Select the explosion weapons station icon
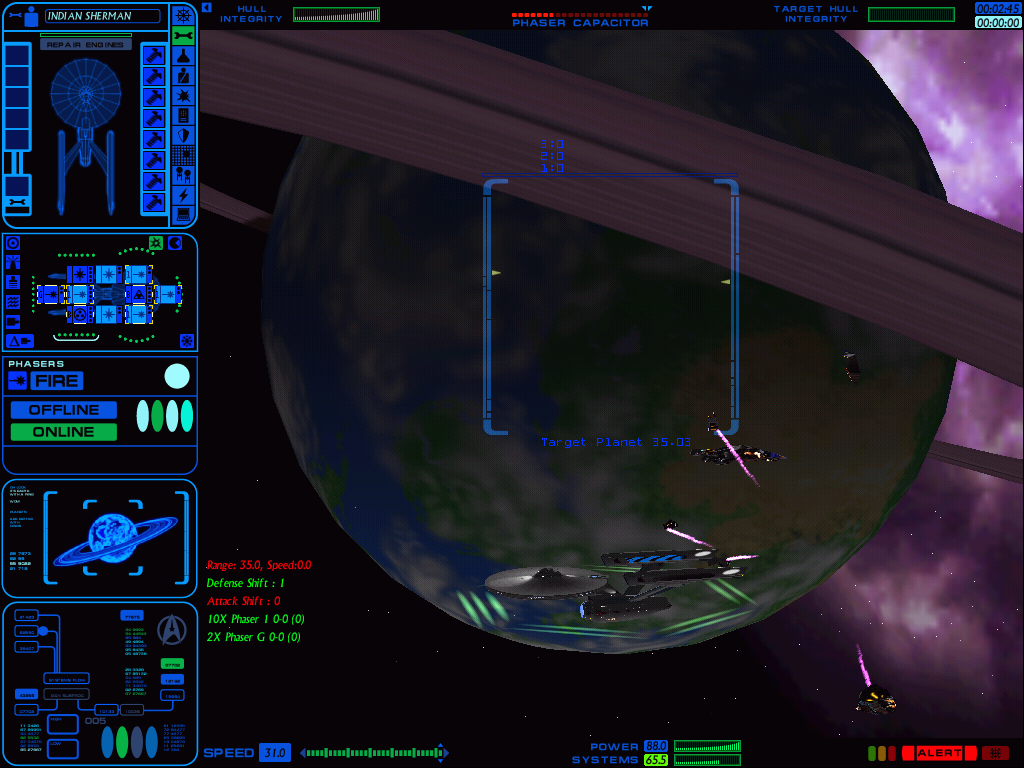Viewport: 1024px width, 768px height. 182,95
